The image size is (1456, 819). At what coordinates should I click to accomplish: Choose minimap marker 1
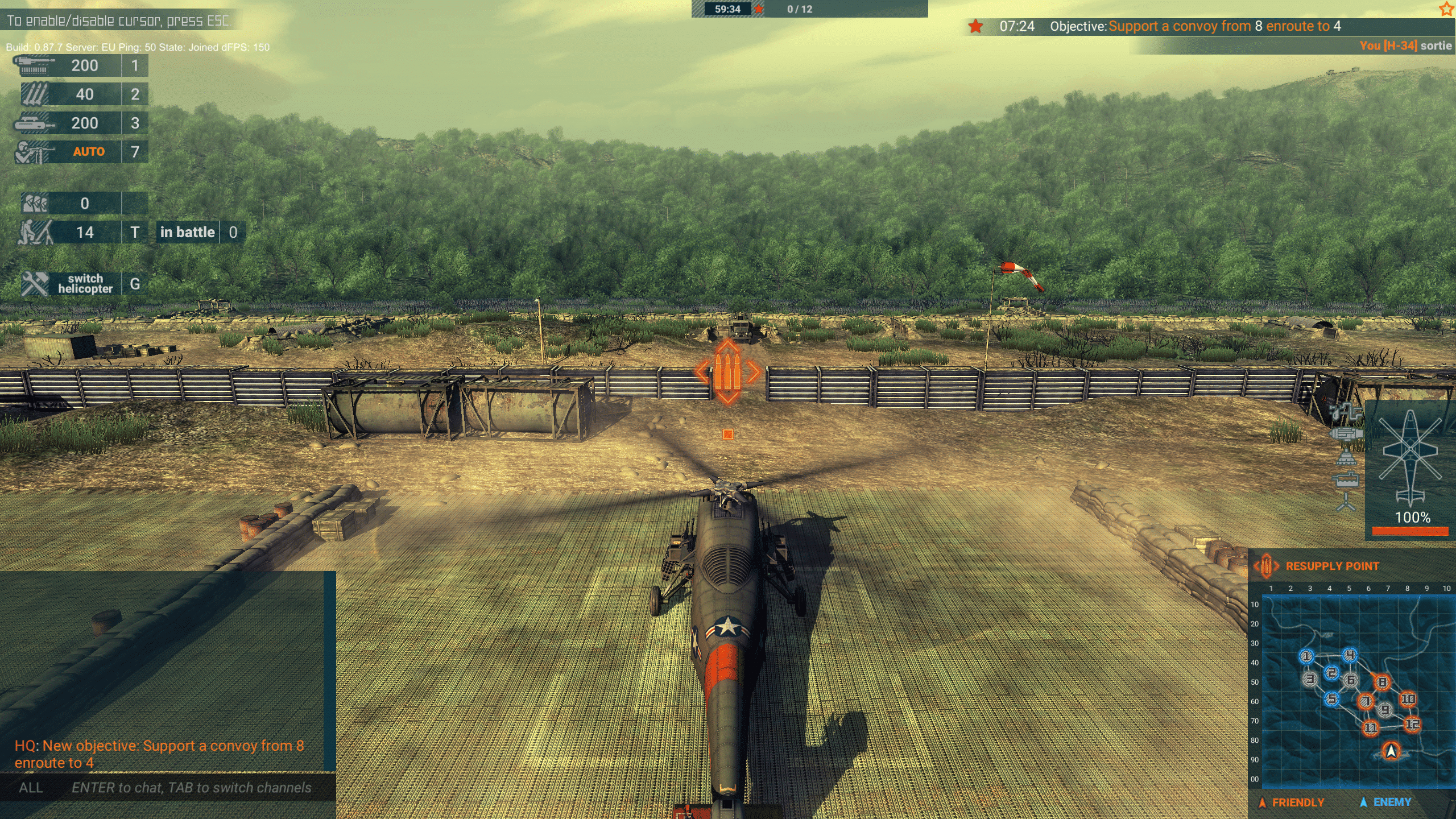pos(1306,656)
